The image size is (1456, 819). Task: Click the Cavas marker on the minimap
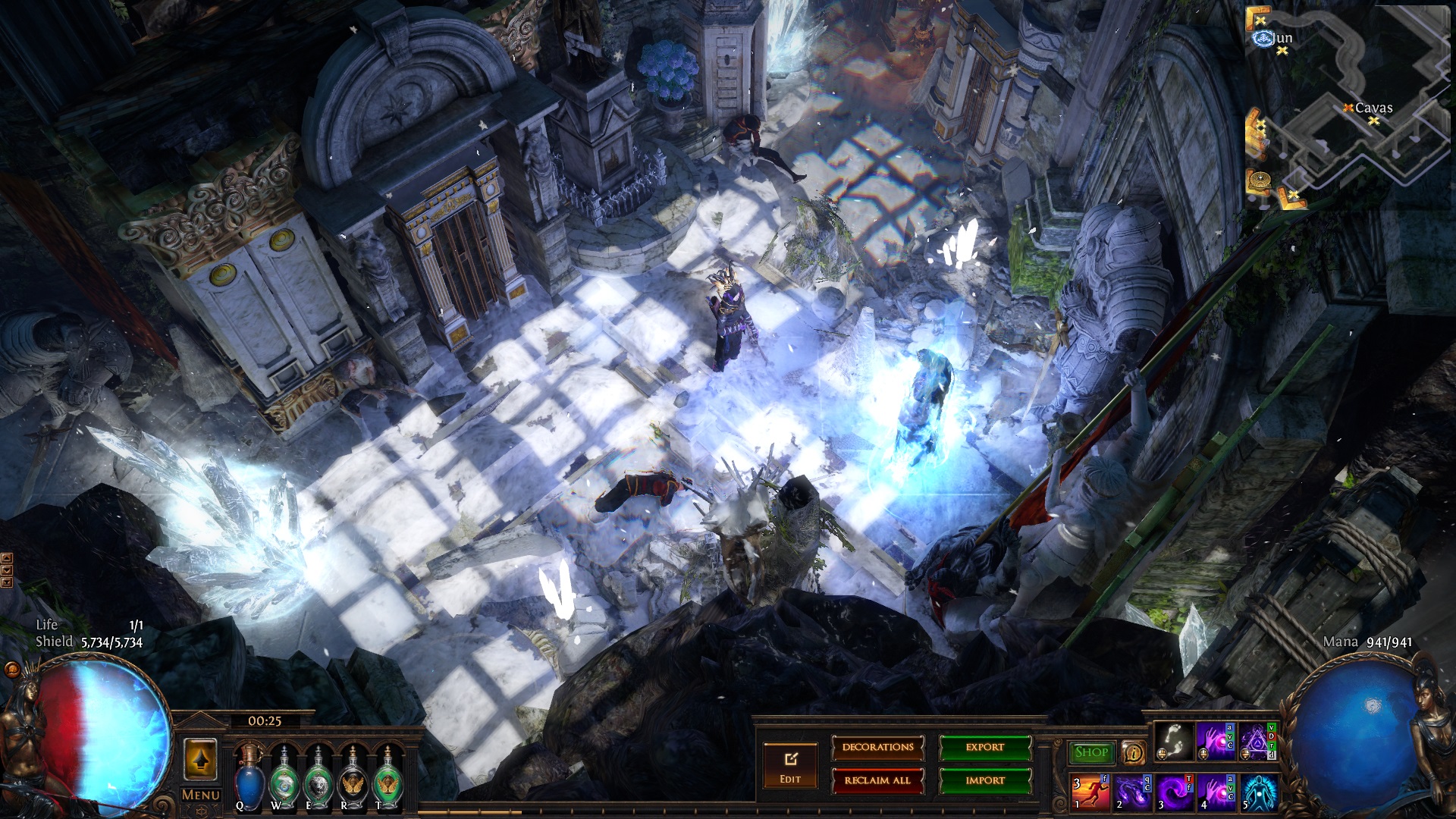point(1349,108)
